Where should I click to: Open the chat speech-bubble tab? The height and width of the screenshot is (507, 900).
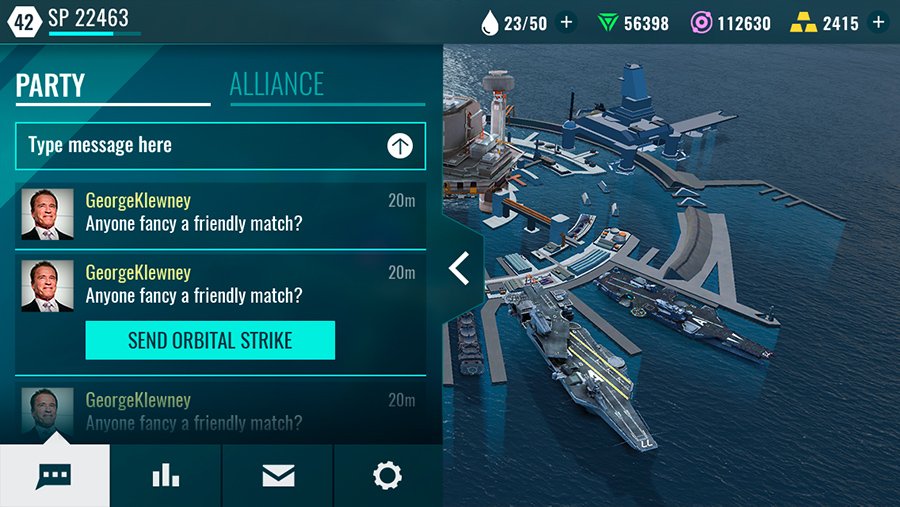tap(54, 476)
